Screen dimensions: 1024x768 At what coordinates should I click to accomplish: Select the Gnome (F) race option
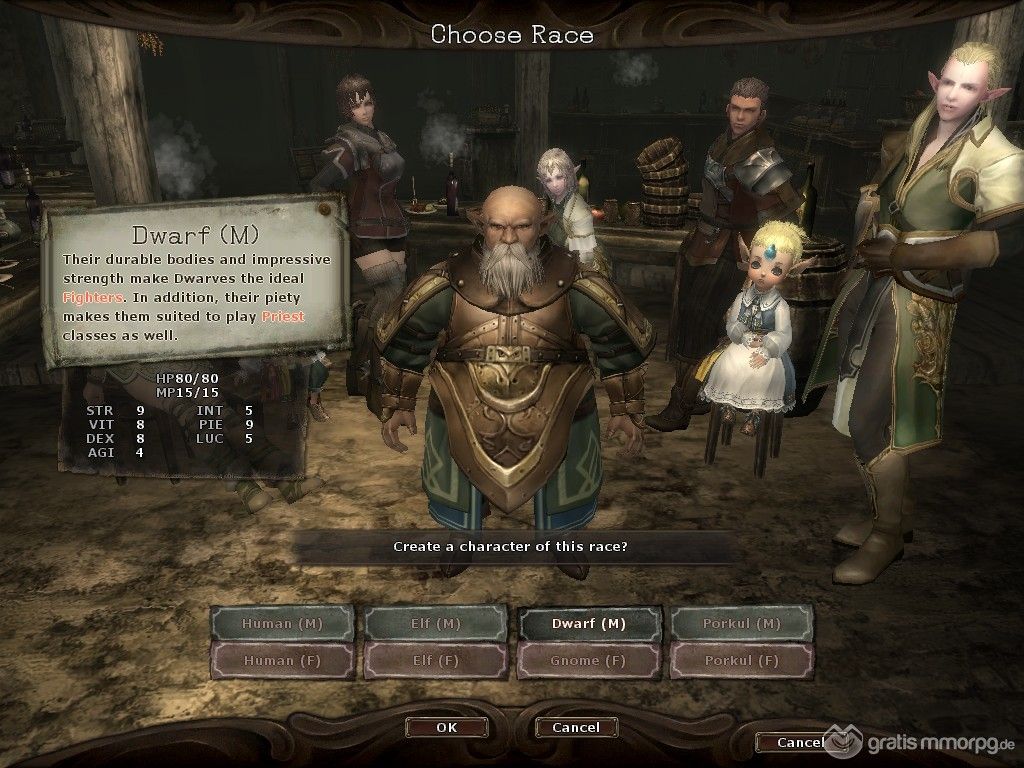589,660
